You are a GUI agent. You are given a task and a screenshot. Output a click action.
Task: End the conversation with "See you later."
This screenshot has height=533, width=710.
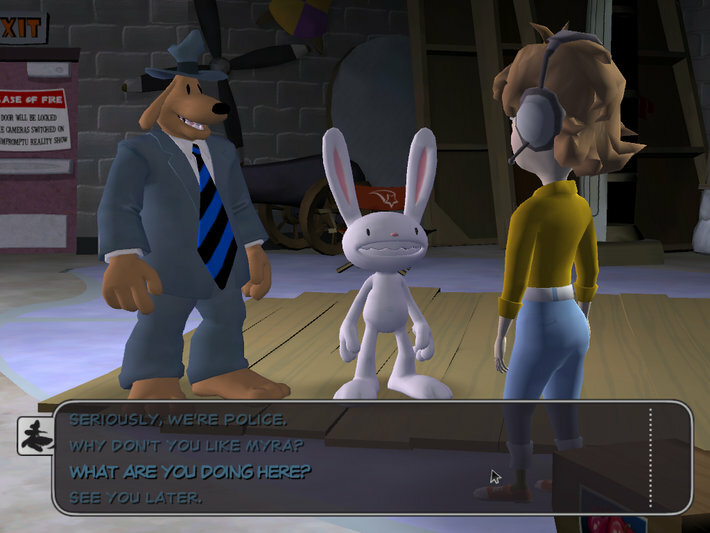tap(137, 497)
